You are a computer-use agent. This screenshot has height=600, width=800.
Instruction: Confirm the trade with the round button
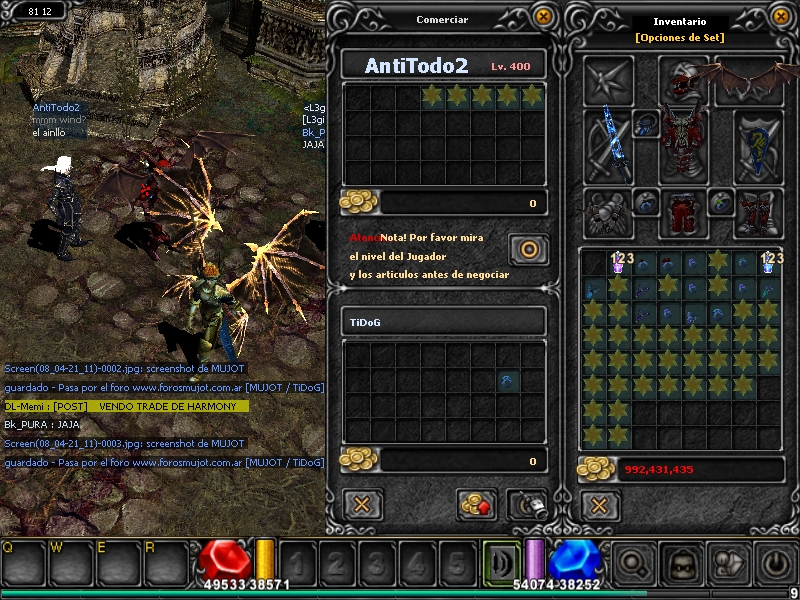[x=528, y=249]
